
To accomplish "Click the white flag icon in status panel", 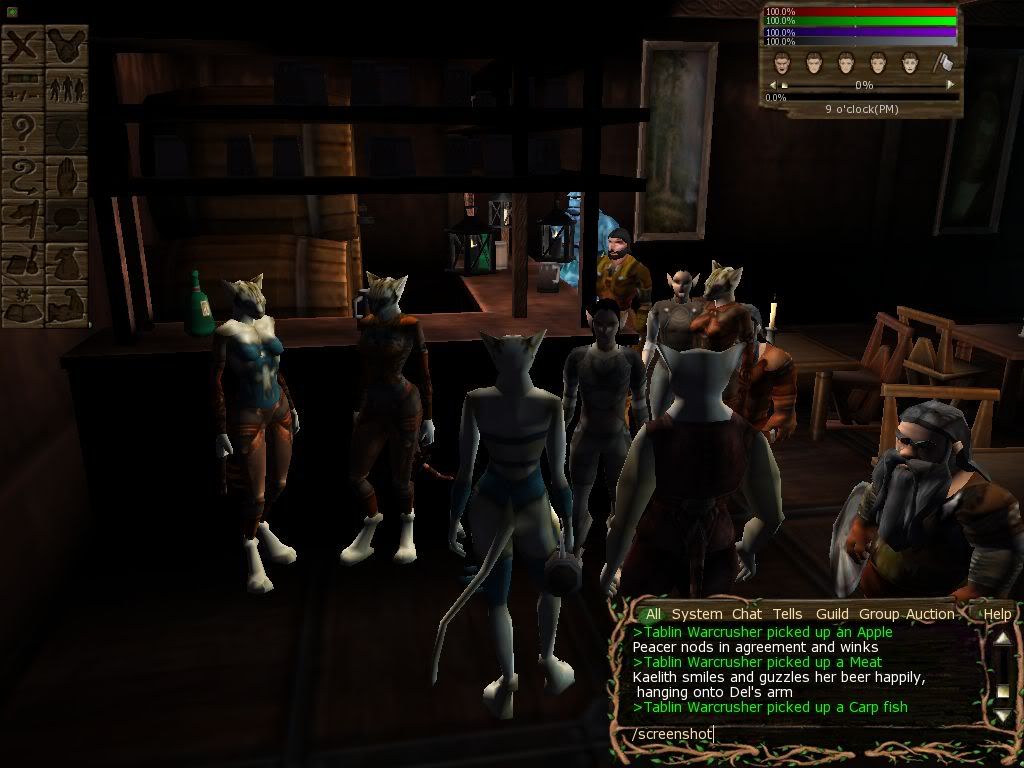I will coord(943,63).
